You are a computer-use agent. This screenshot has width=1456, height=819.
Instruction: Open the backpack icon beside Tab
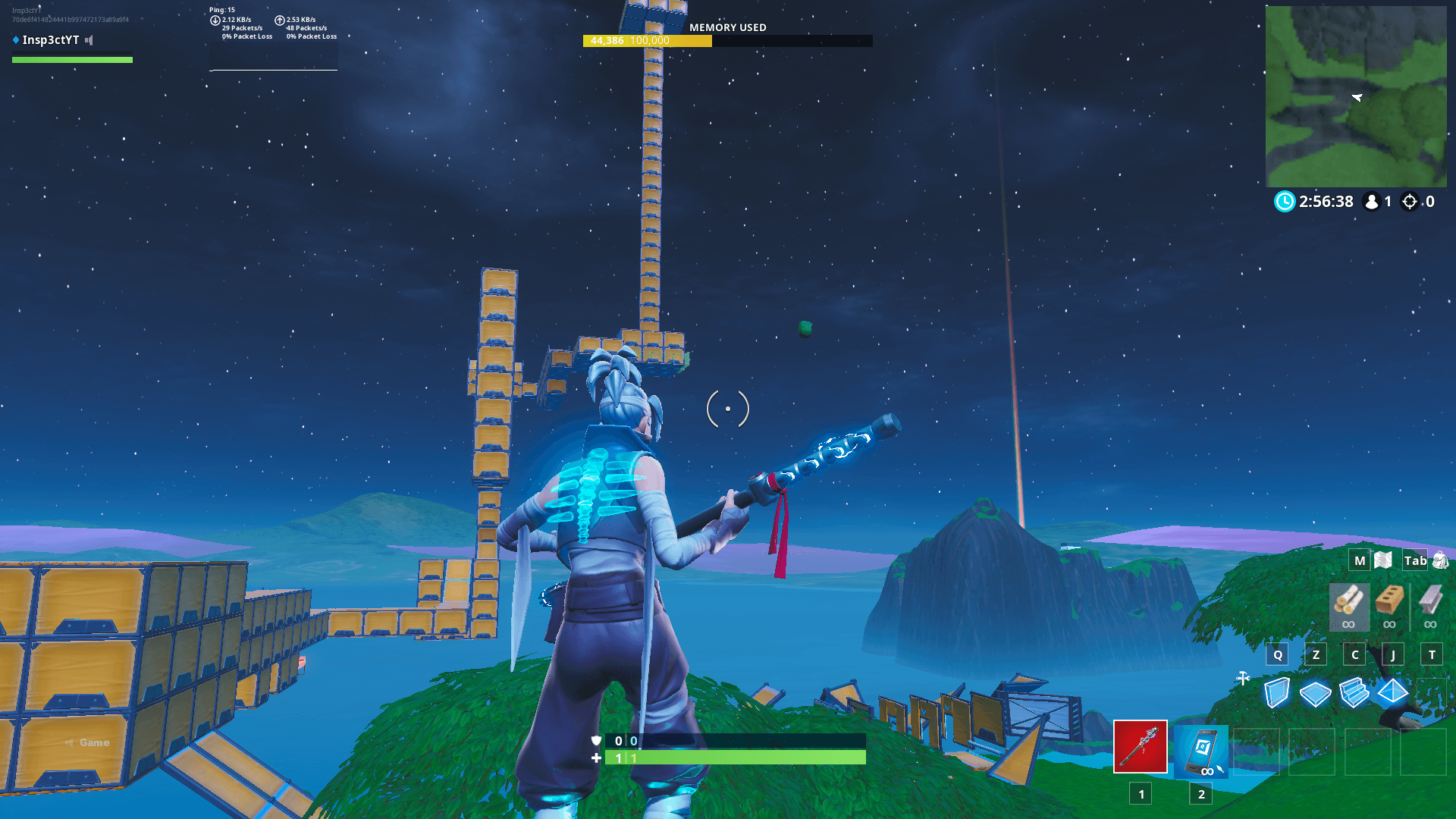[1439, 560]
